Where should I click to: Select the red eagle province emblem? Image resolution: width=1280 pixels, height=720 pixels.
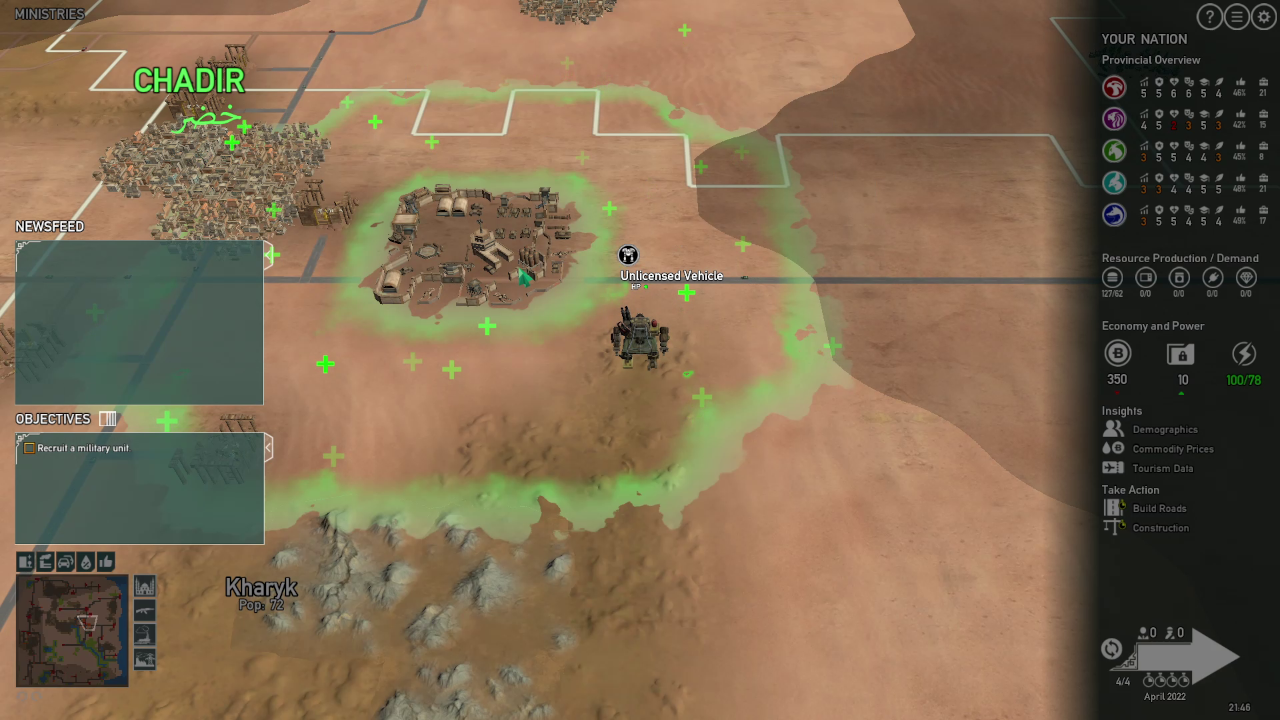(1114, 87)
